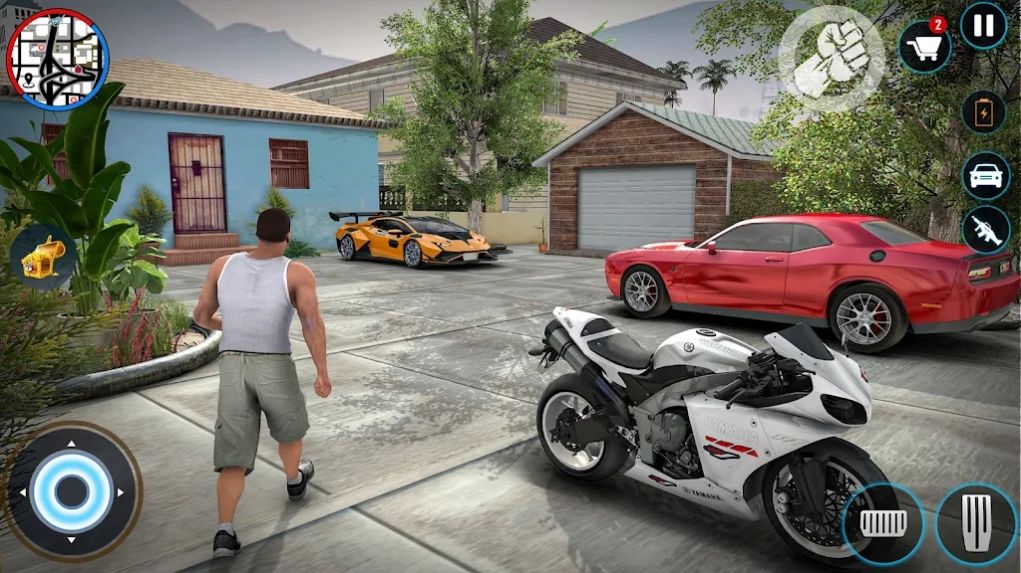This screenshot has width=1021, height=573.
Task: Tap the fist punch attack button
Action: pos(831,59)
